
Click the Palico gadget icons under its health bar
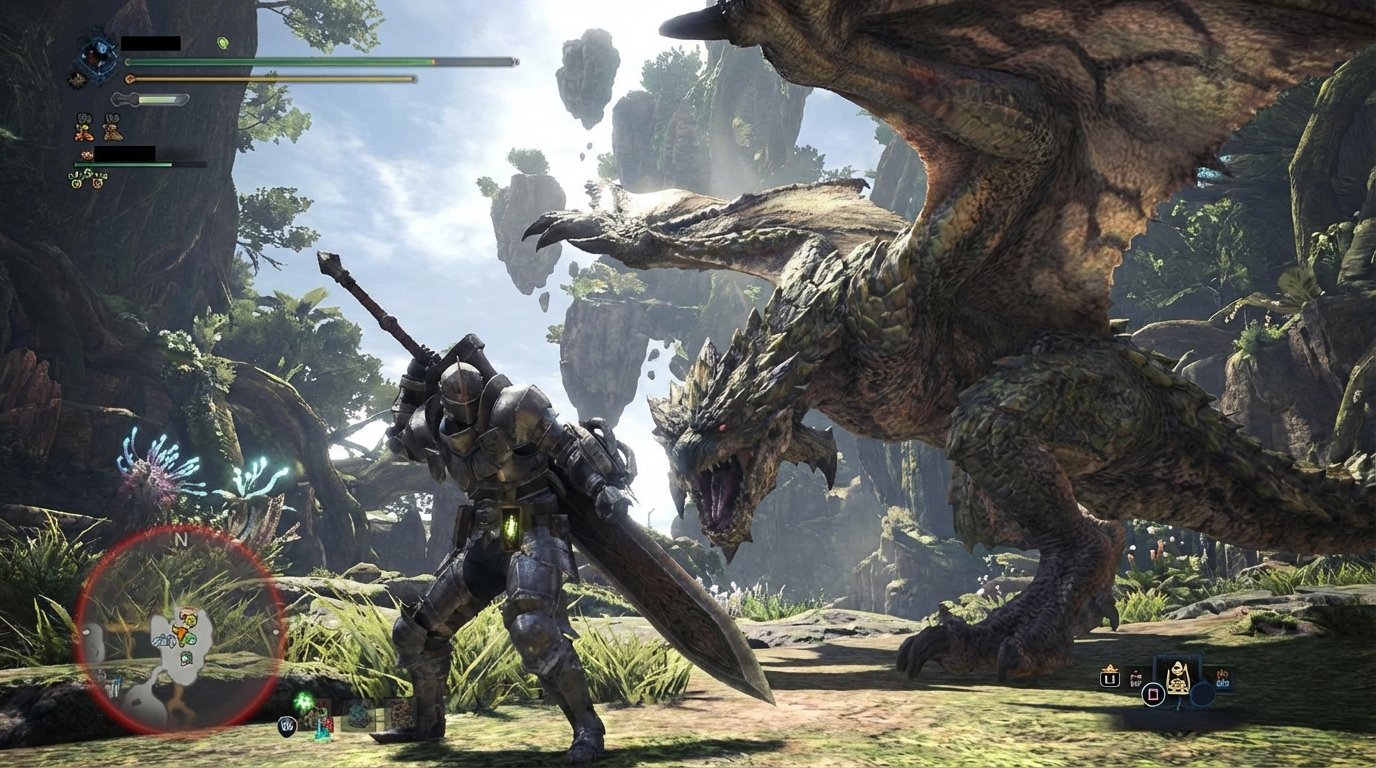[x=86, y=180]
